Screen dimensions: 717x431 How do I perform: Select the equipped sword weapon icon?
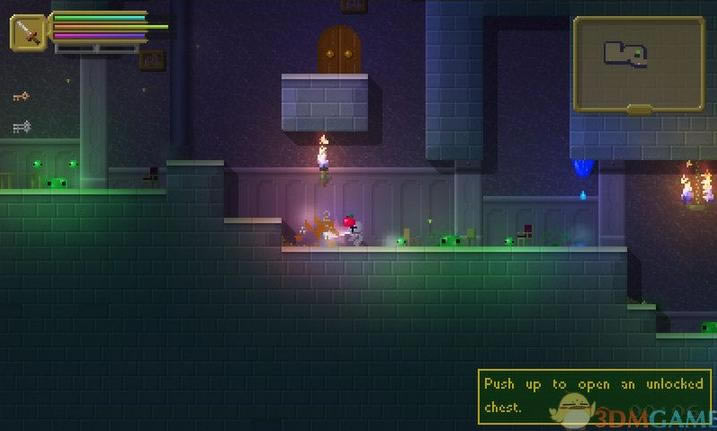pos(29,32)
